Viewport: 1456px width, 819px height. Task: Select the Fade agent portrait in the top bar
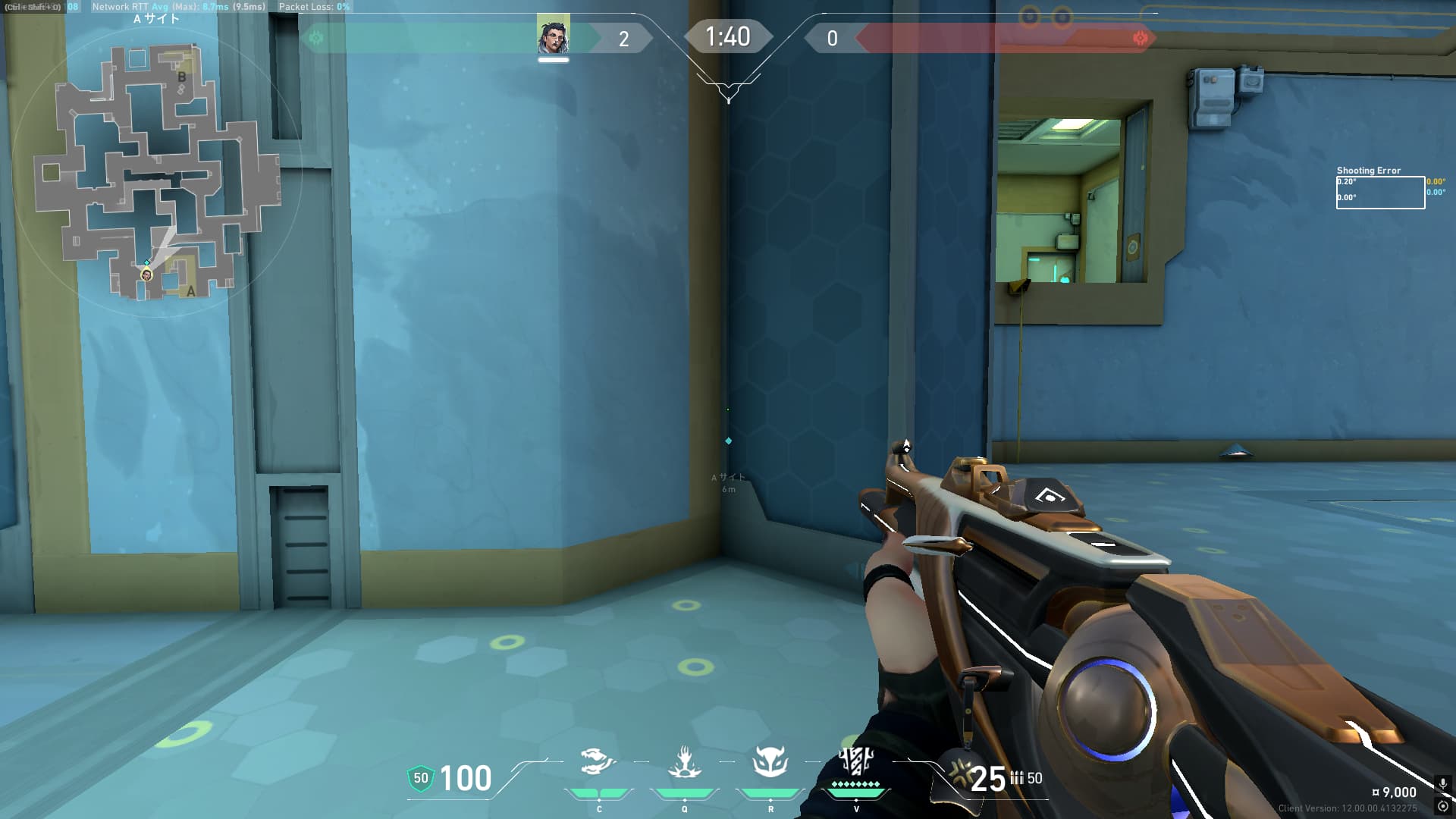(553, 36)
